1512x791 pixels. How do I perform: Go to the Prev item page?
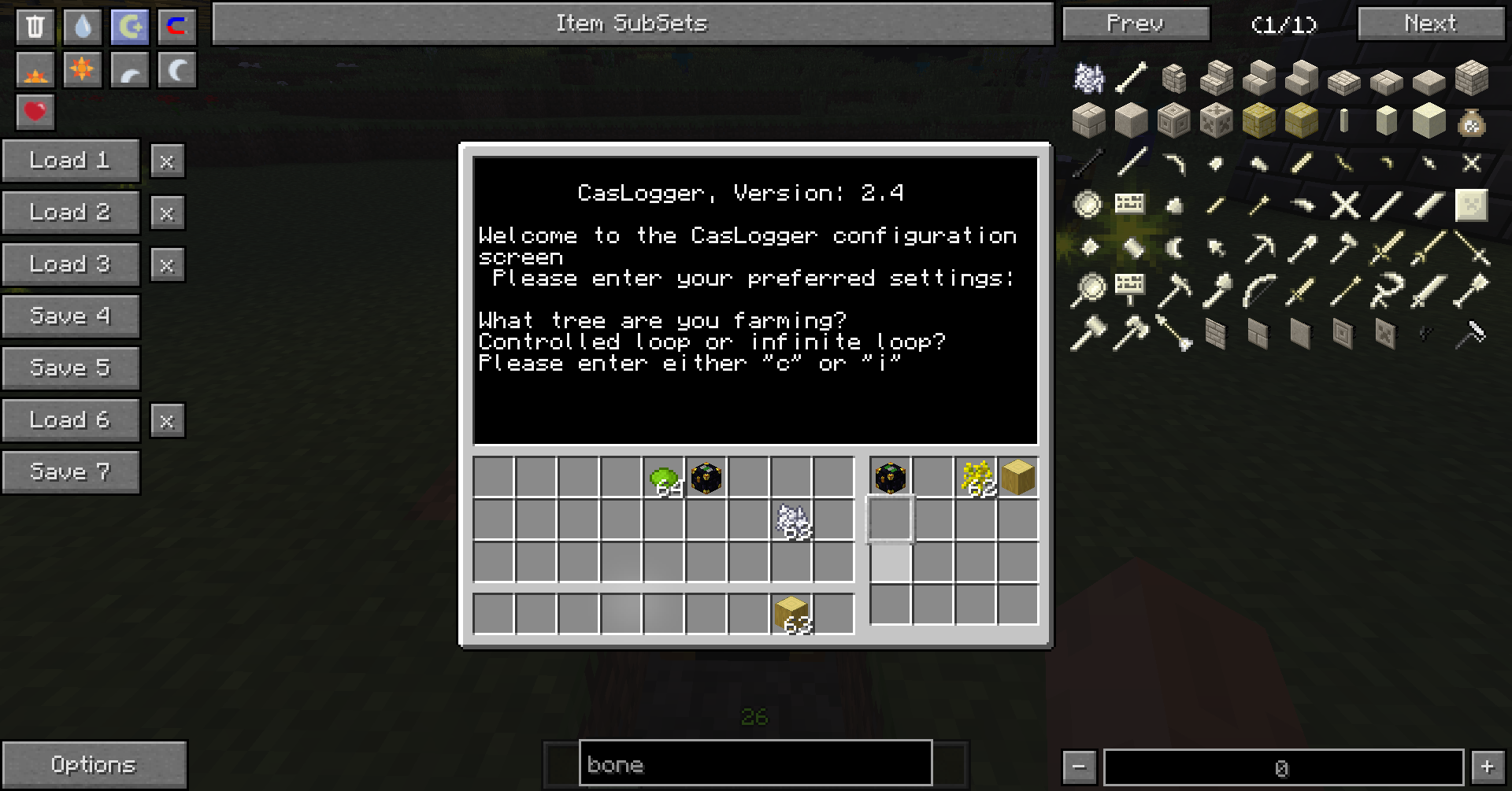[1135, 24]
